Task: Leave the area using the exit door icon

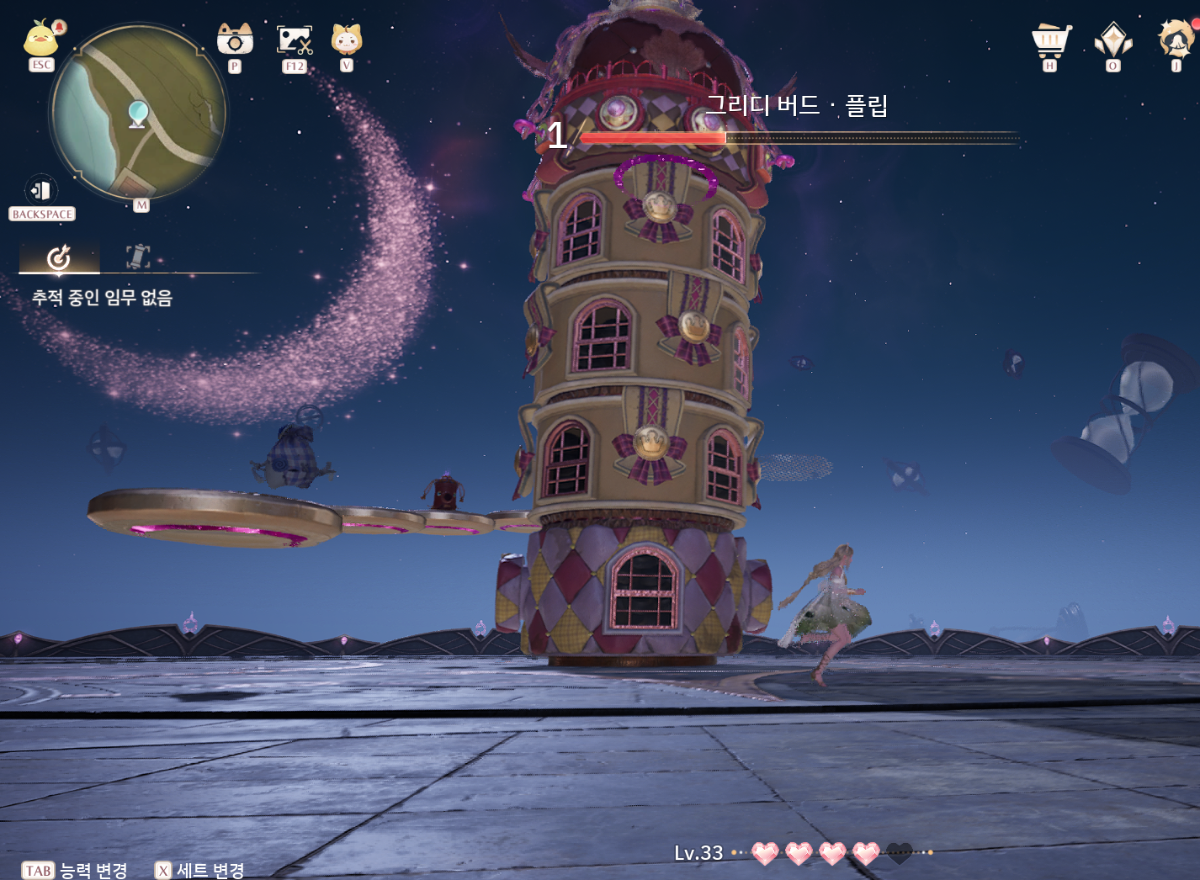Action: (41, 189)
